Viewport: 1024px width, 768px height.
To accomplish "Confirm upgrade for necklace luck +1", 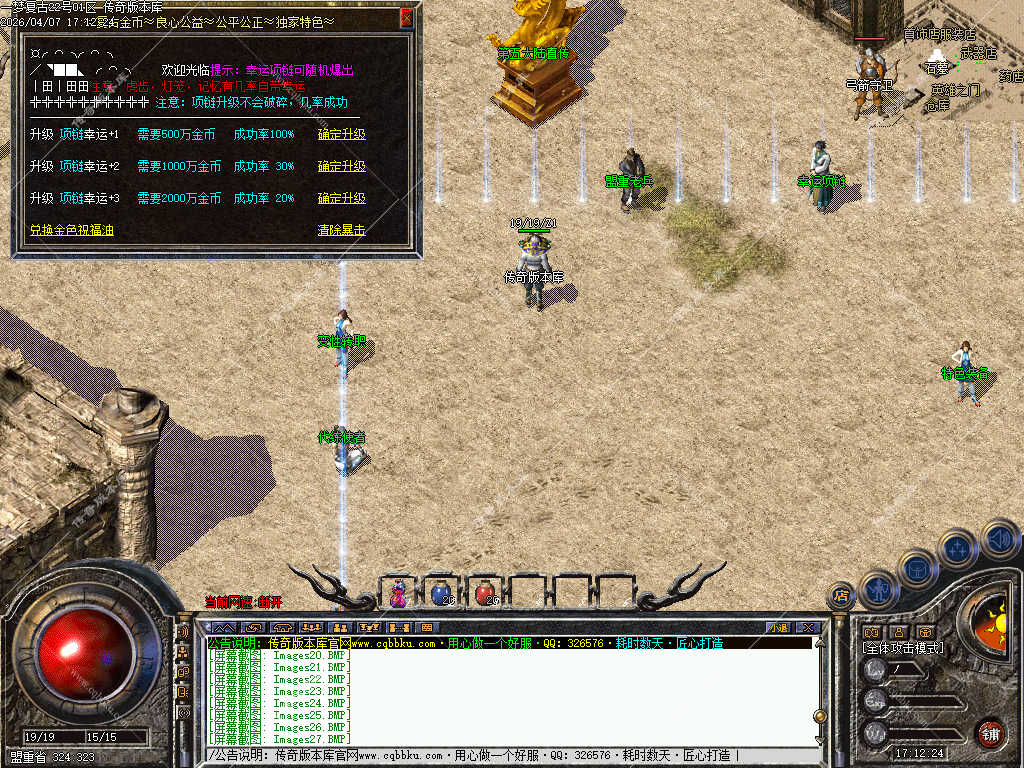I will click(342, 134).
